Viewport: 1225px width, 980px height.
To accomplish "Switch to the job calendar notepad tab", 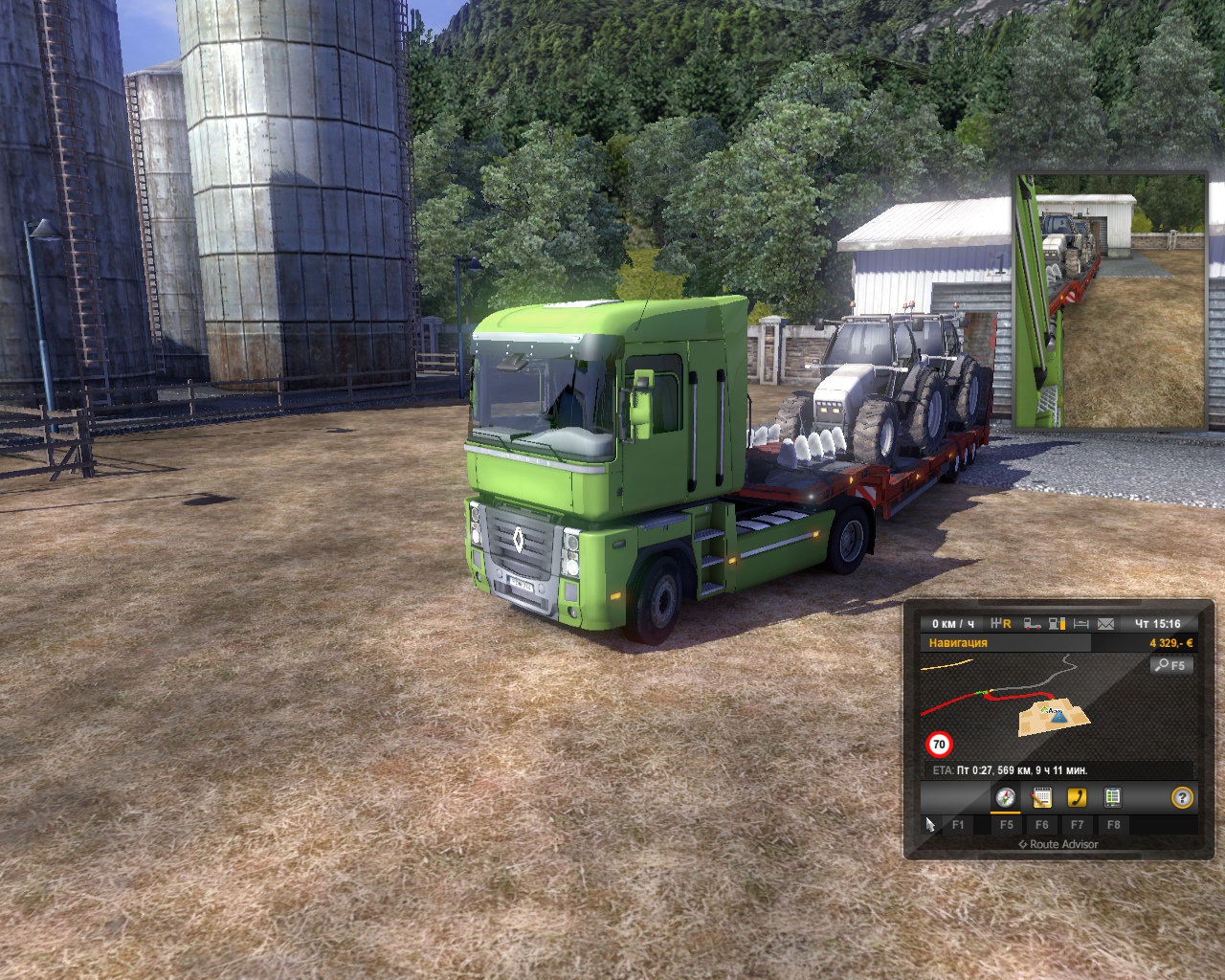I will point(1041,797).
